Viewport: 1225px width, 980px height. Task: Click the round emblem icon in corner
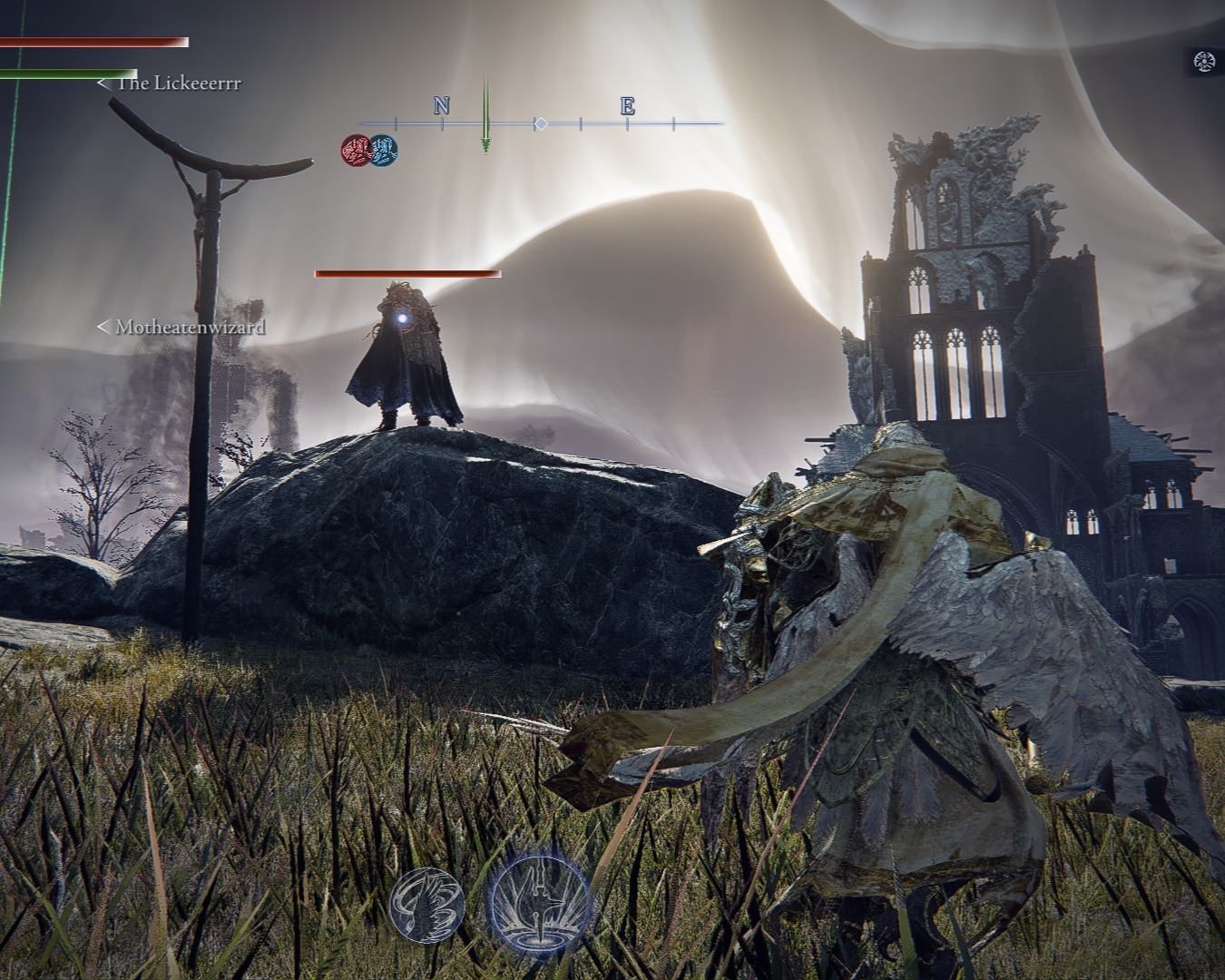click(x=1204, y=62)
